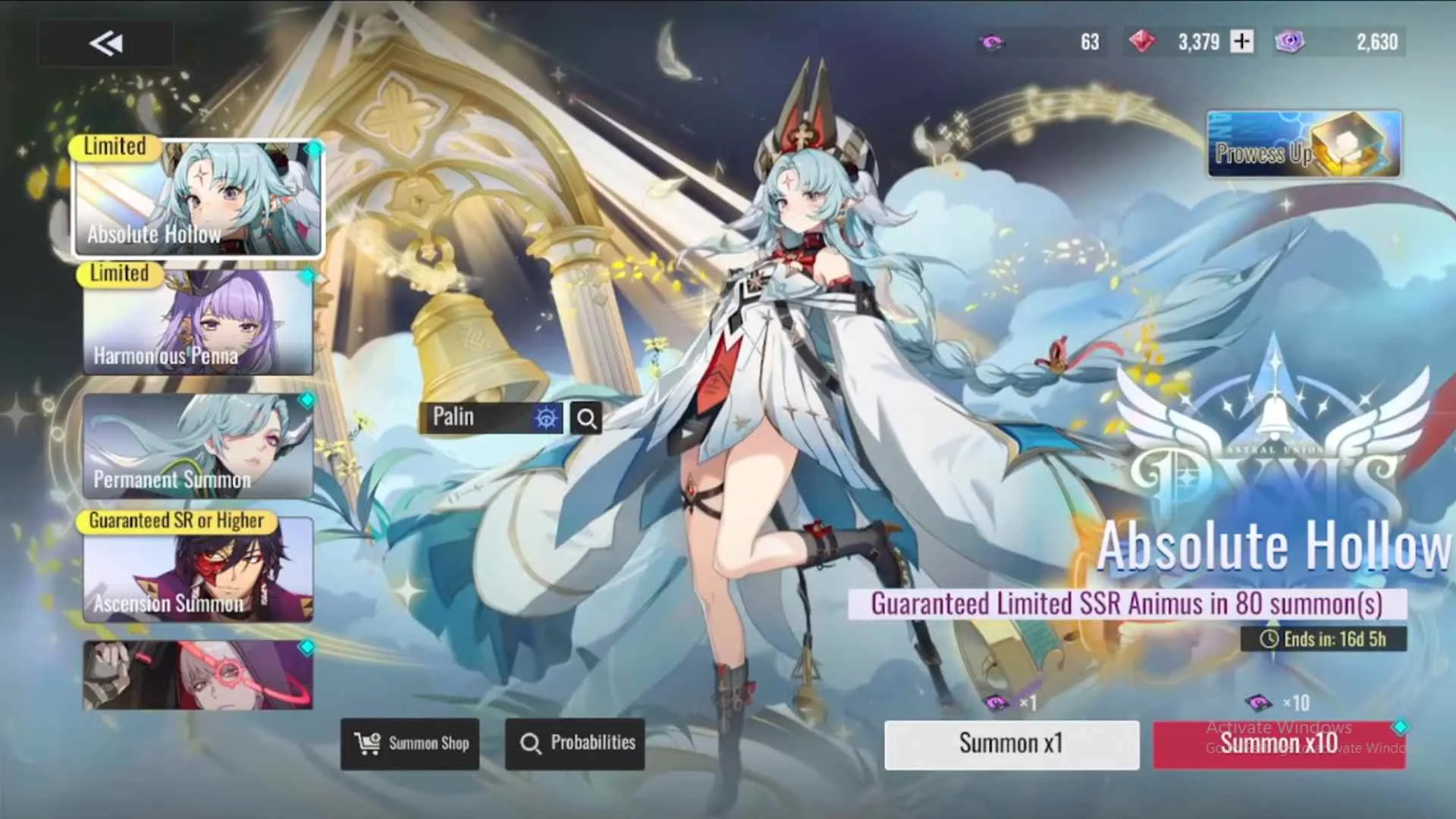The image size is (1456, 819).
Task: Click the plus button next to 3,379 gems
Action: [1241, 42]
